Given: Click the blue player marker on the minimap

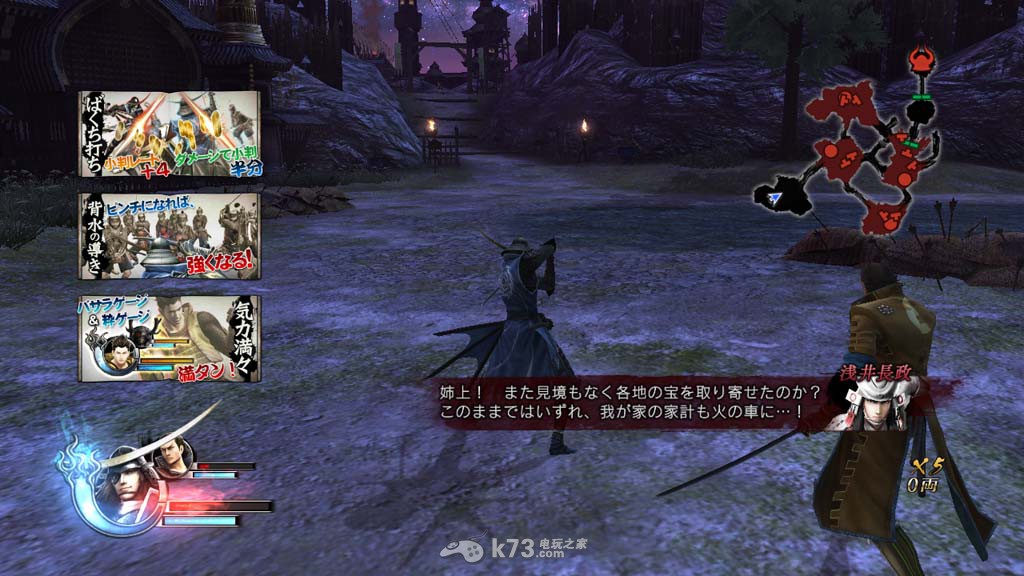Looking at the screenshot, I should pos(775,200).
